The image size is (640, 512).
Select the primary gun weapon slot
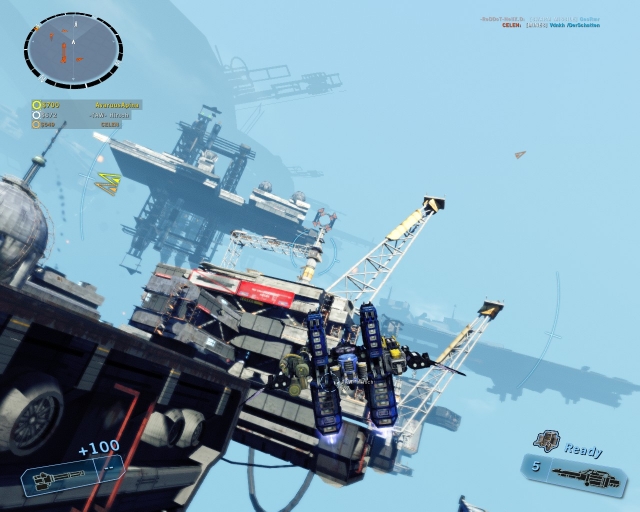pyautogui.click(x=70, y=478)
